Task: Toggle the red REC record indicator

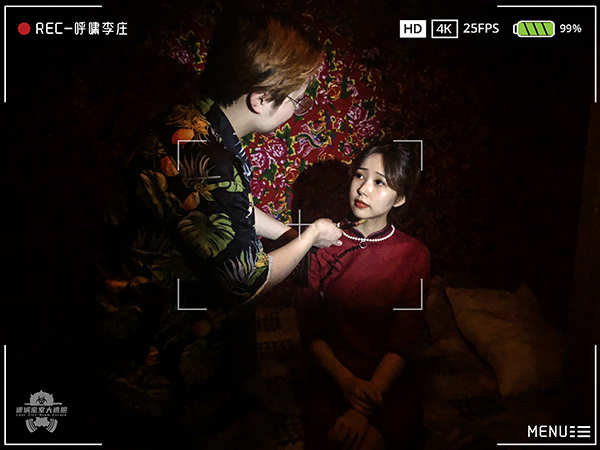Action: 24,29
